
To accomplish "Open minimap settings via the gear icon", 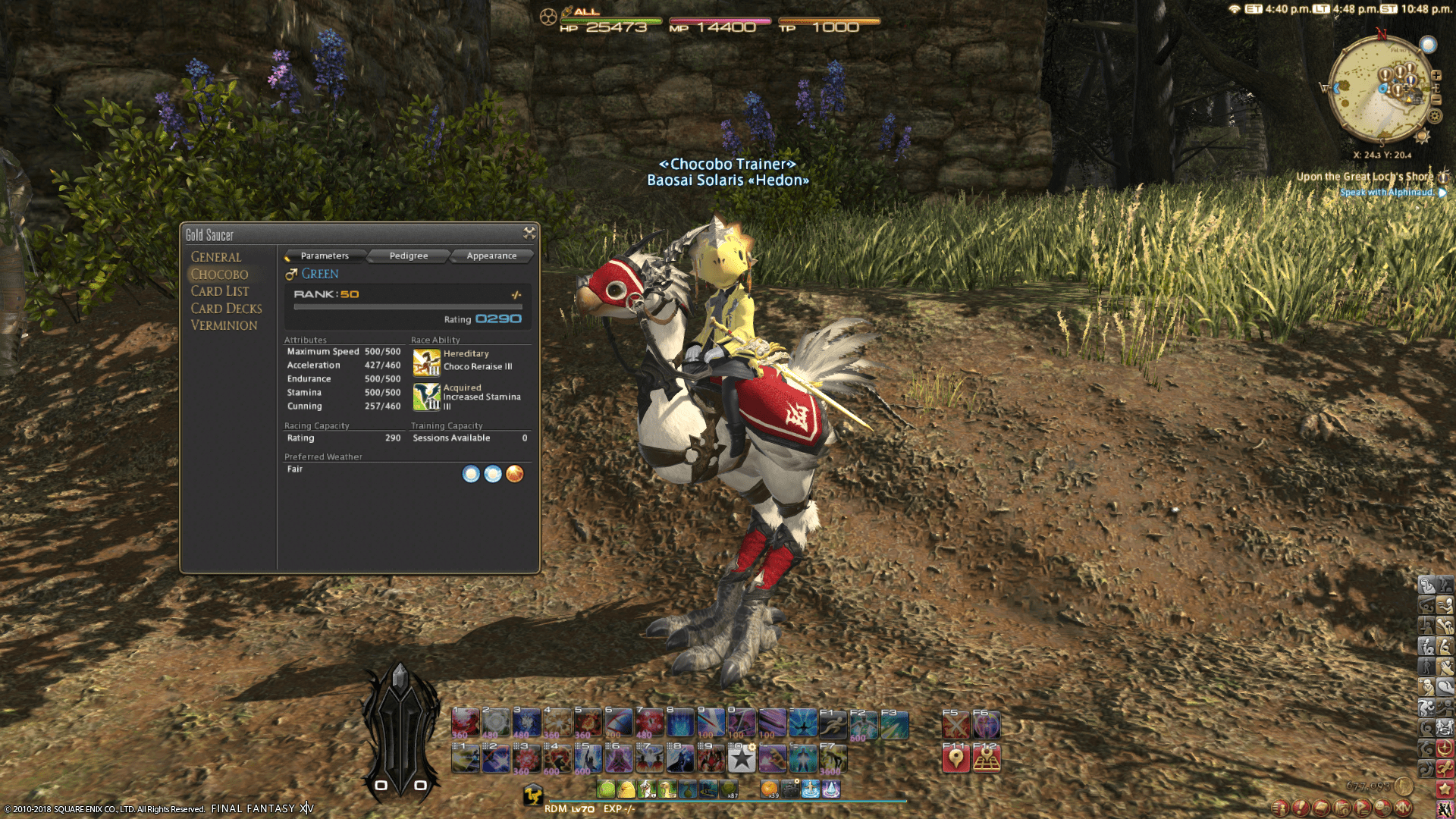I will [1435, 115].
